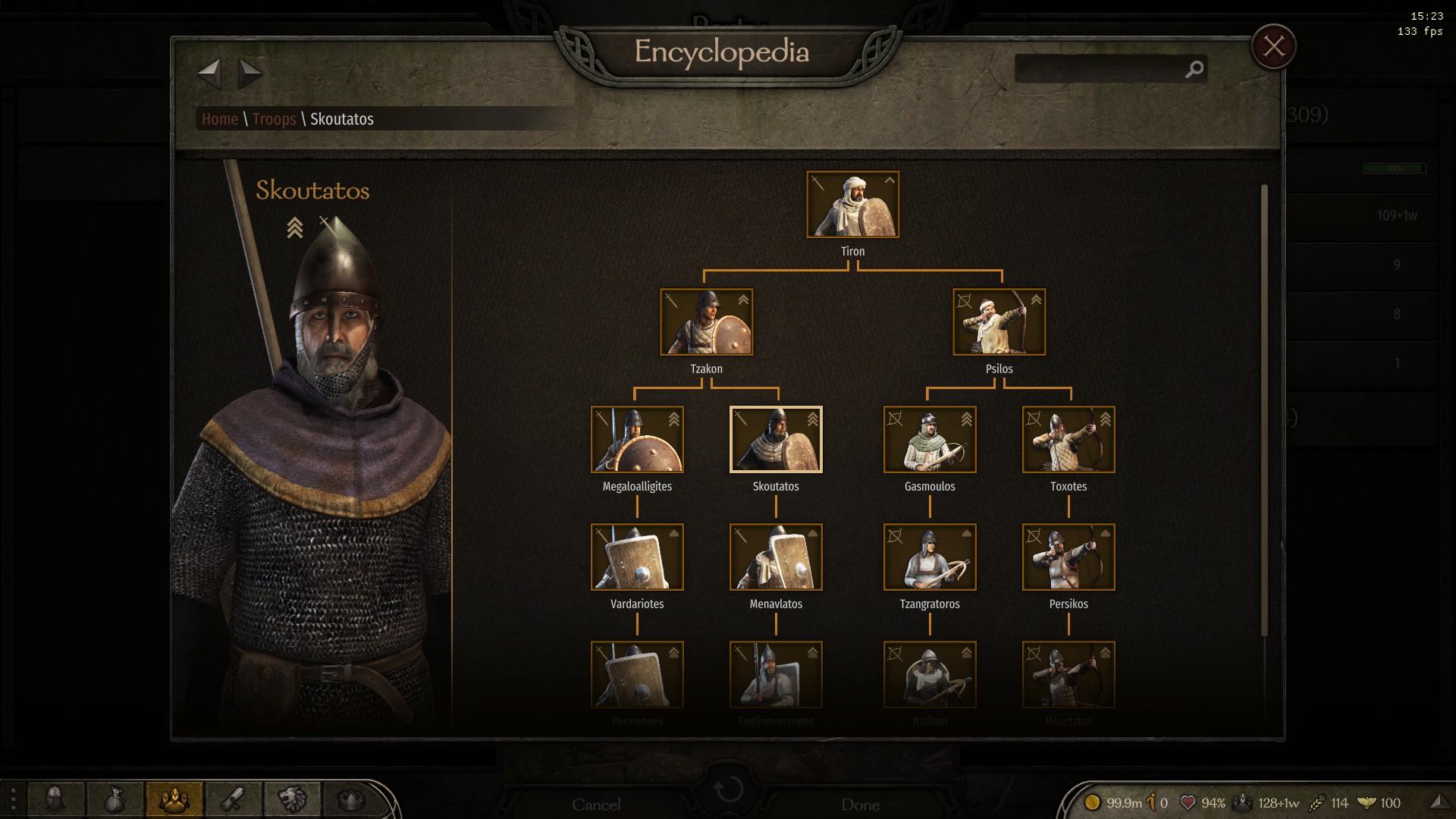
Task: Open the Tzakon troop entry
Action: click(706, 322)
